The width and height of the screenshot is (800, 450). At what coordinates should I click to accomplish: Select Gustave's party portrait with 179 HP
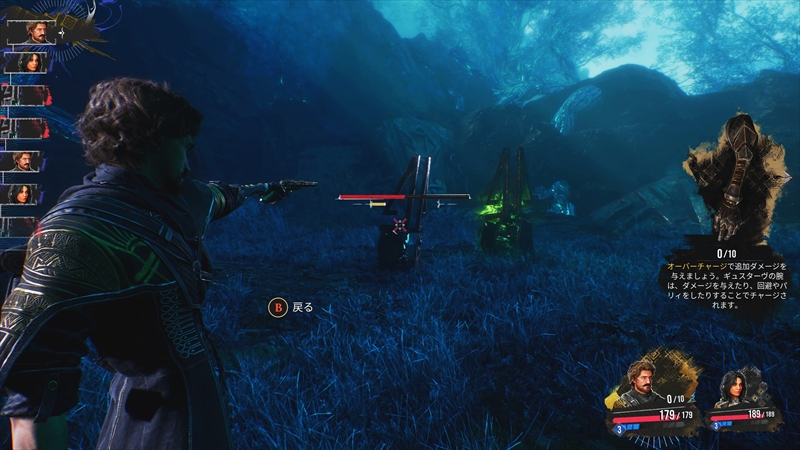pos(642,383)
